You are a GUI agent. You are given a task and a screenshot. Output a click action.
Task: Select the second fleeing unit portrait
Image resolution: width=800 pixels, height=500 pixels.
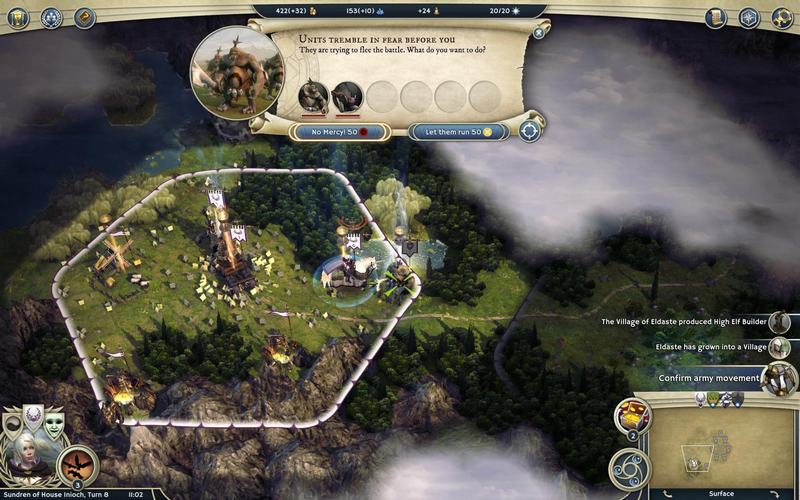tap(347, 96)
